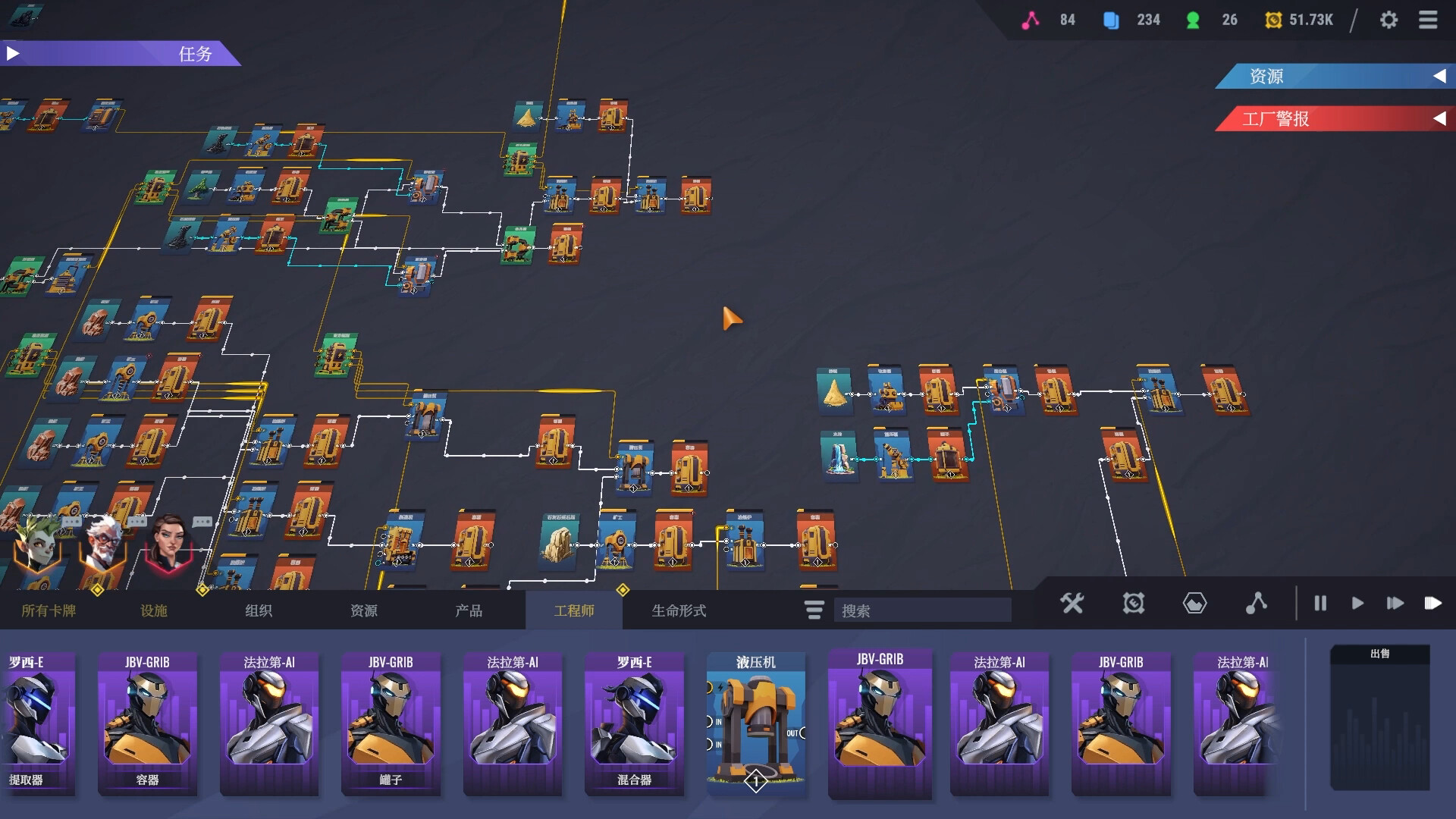Enable fast-forward simulation speed
Viewport: 1456px width, 819px height.
pyautogui.click(x=1395, y=604)
